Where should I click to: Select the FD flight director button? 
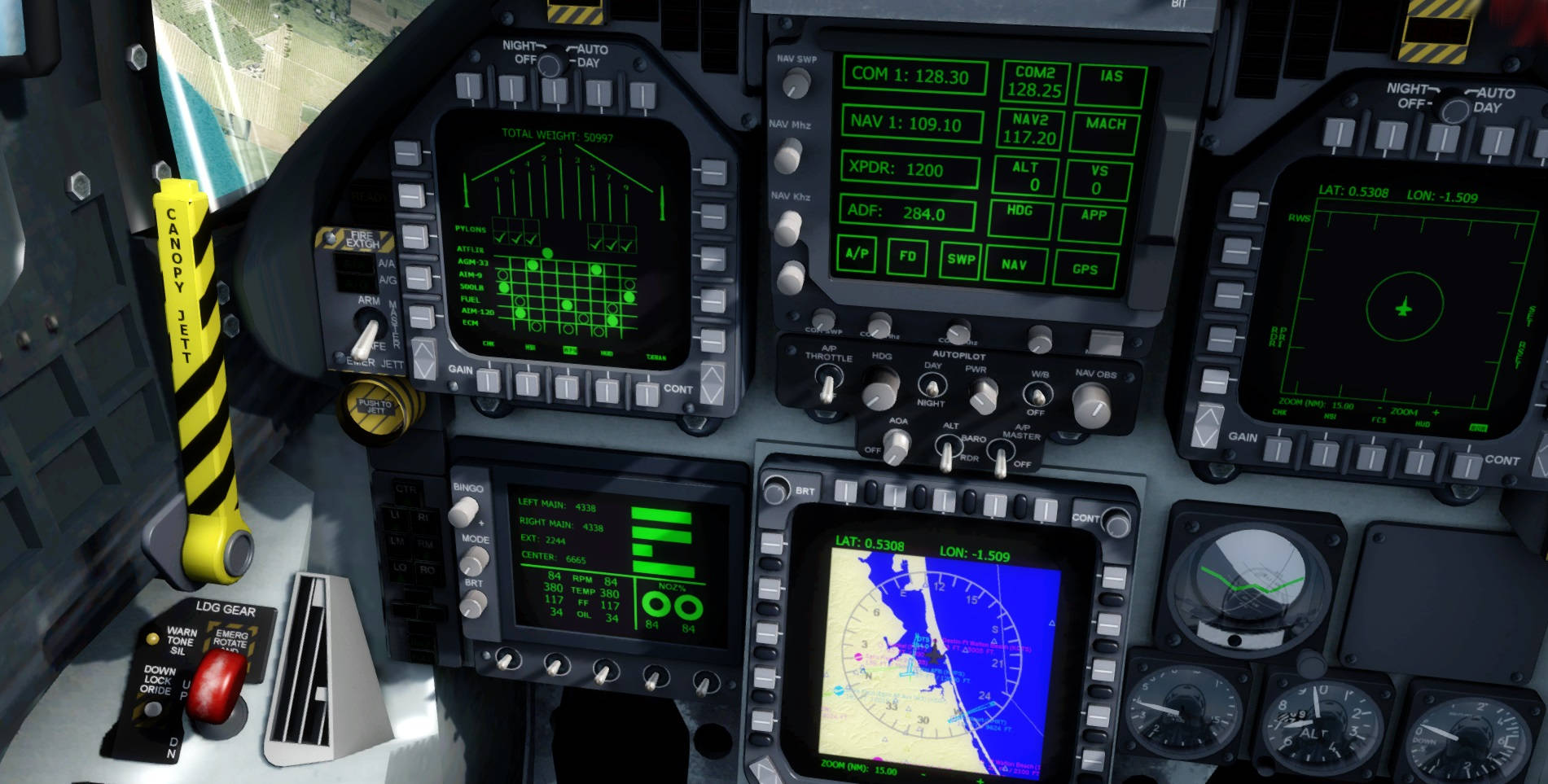coord(907,255)
